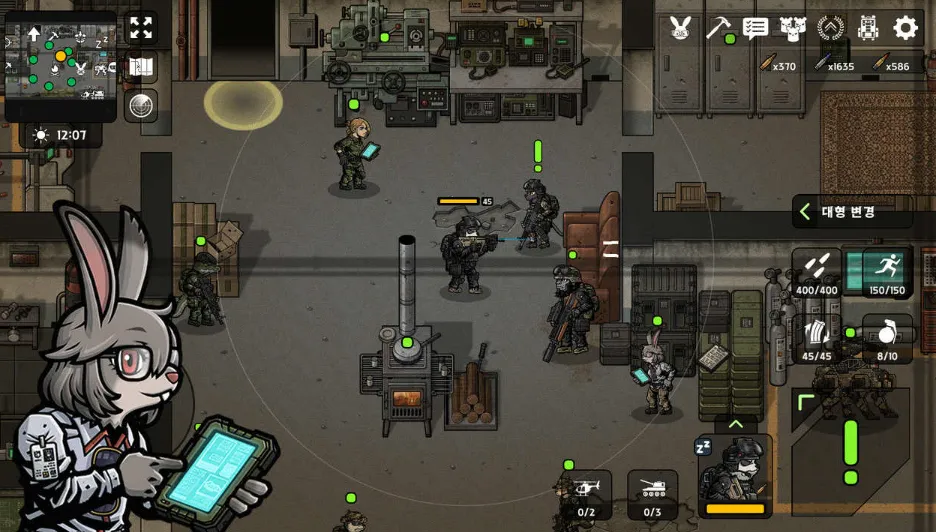The width and height of the screenshot is (936, 532).
Task: Select the sleeping soldier portrait
Action: 736,475
